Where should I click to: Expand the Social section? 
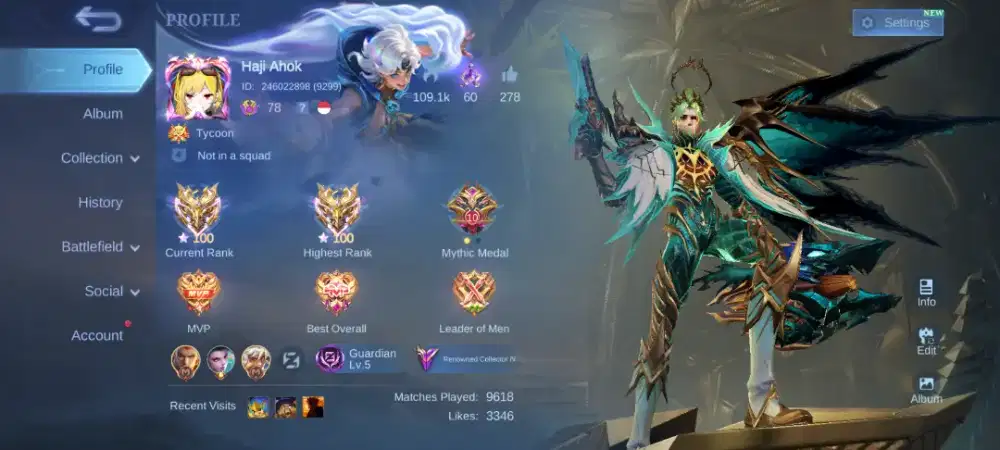[111, 291]
